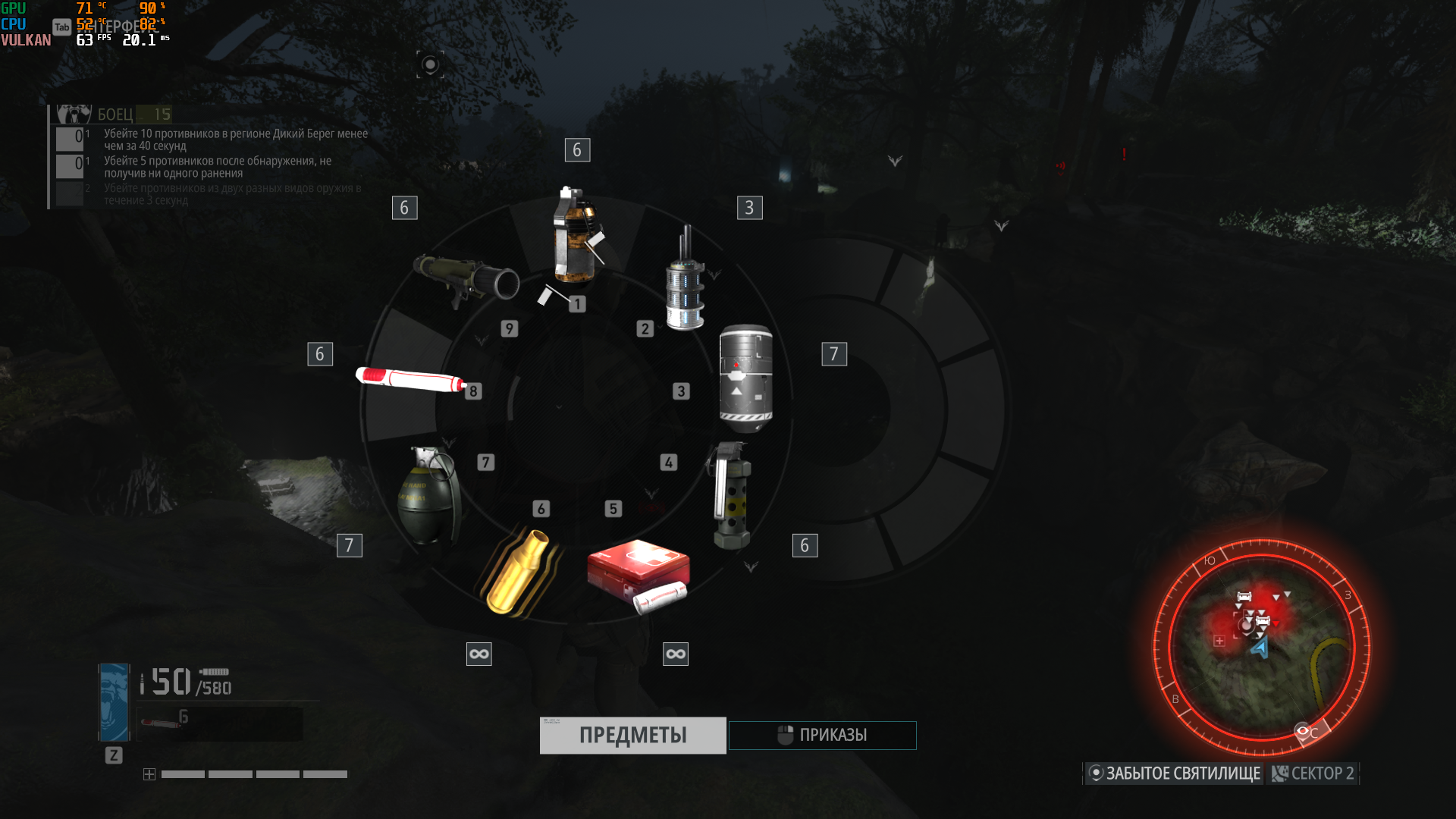Screen dimensions: 1456x819
Task: Switch to the ПРИКАЗЫ tab
Action: tap(822, 735)
